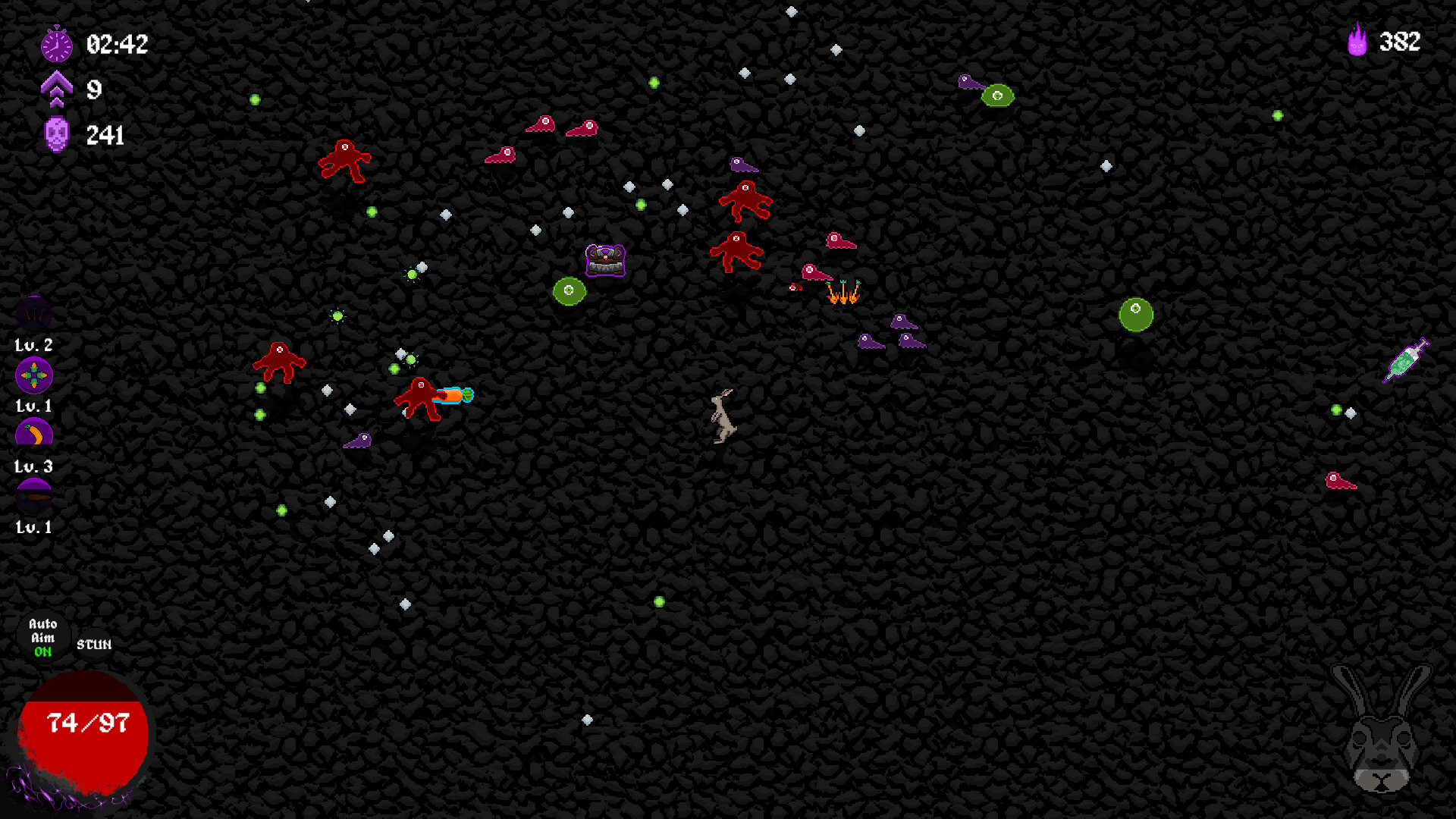Activate the STUN toggle
This screenshot has width=1456, height=819.
93,645
